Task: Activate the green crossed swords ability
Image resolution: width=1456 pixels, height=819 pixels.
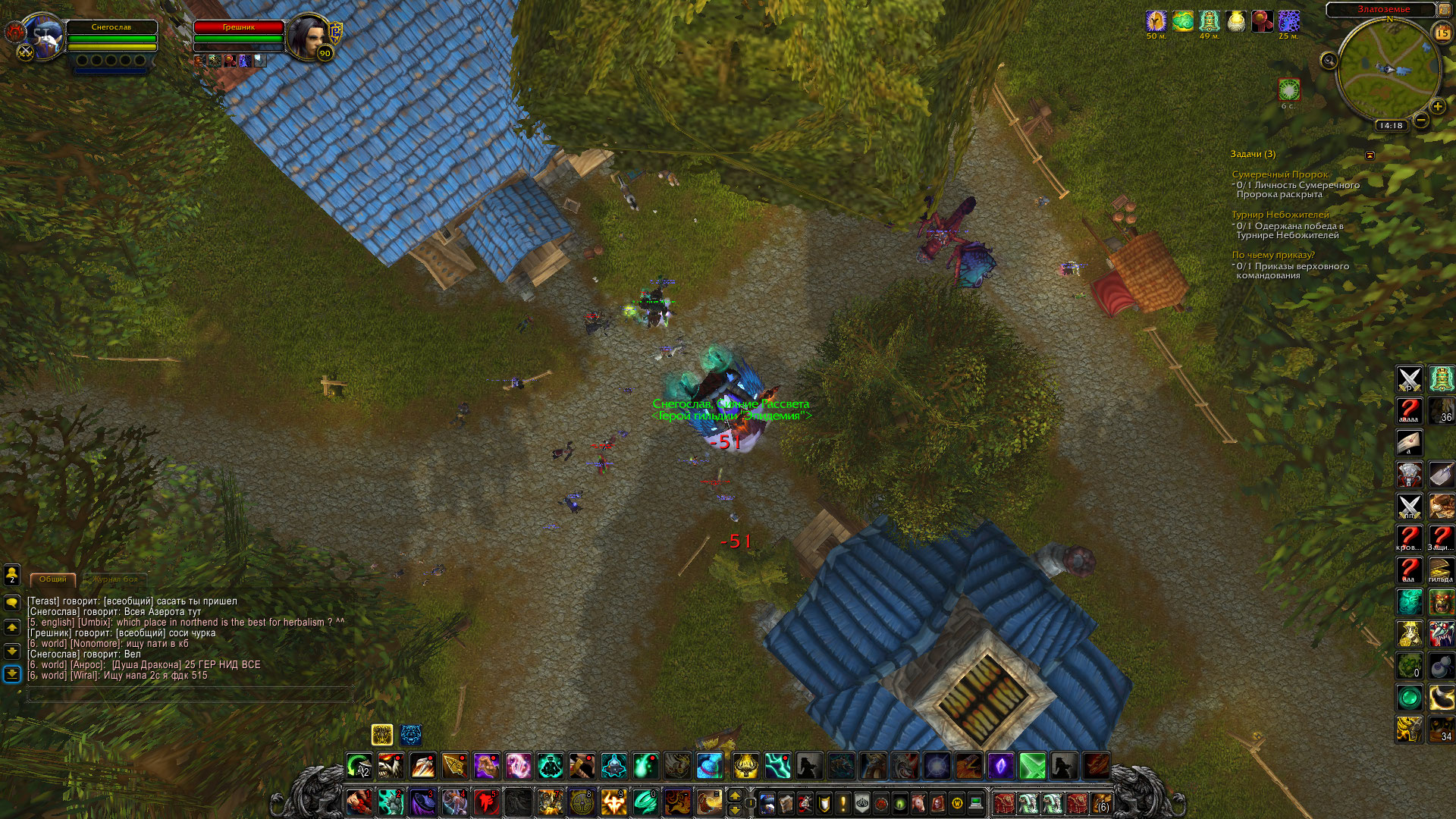Action: pyautogui.click(x=1032, y=766)
